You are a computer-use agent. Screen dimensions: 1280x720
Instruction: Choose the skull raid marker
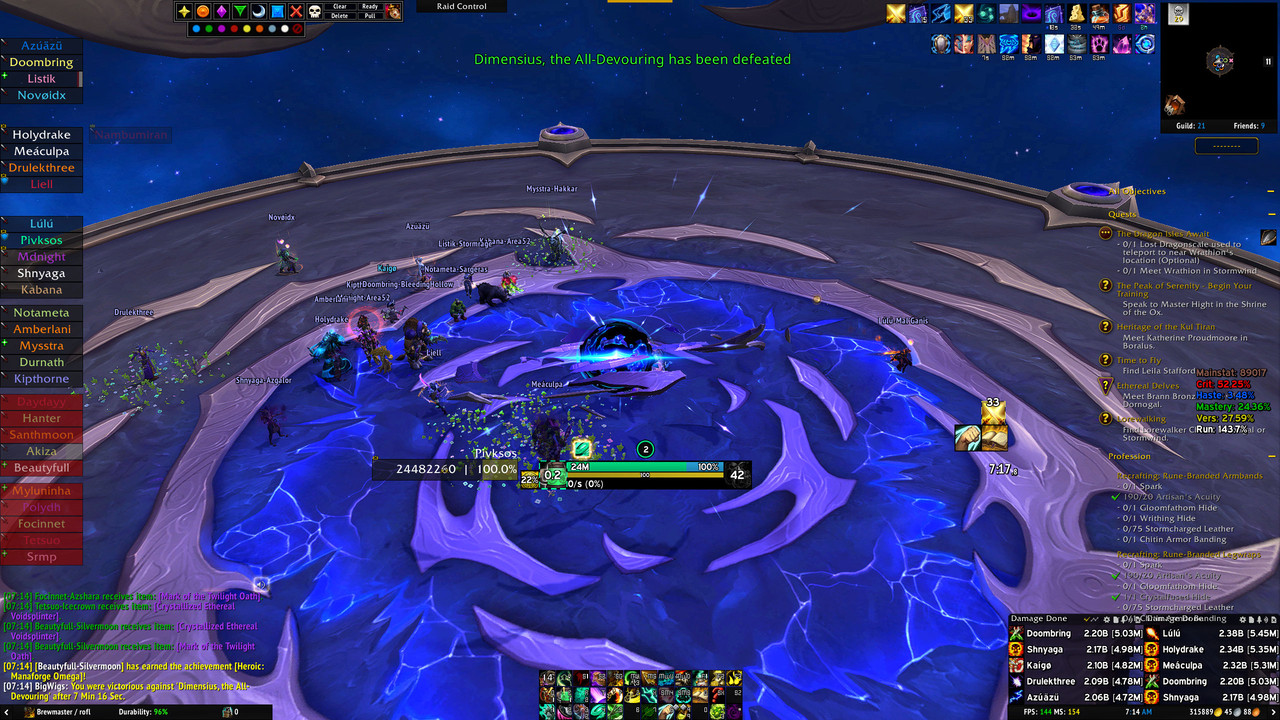pyautogui.click(x=313, y=12)
